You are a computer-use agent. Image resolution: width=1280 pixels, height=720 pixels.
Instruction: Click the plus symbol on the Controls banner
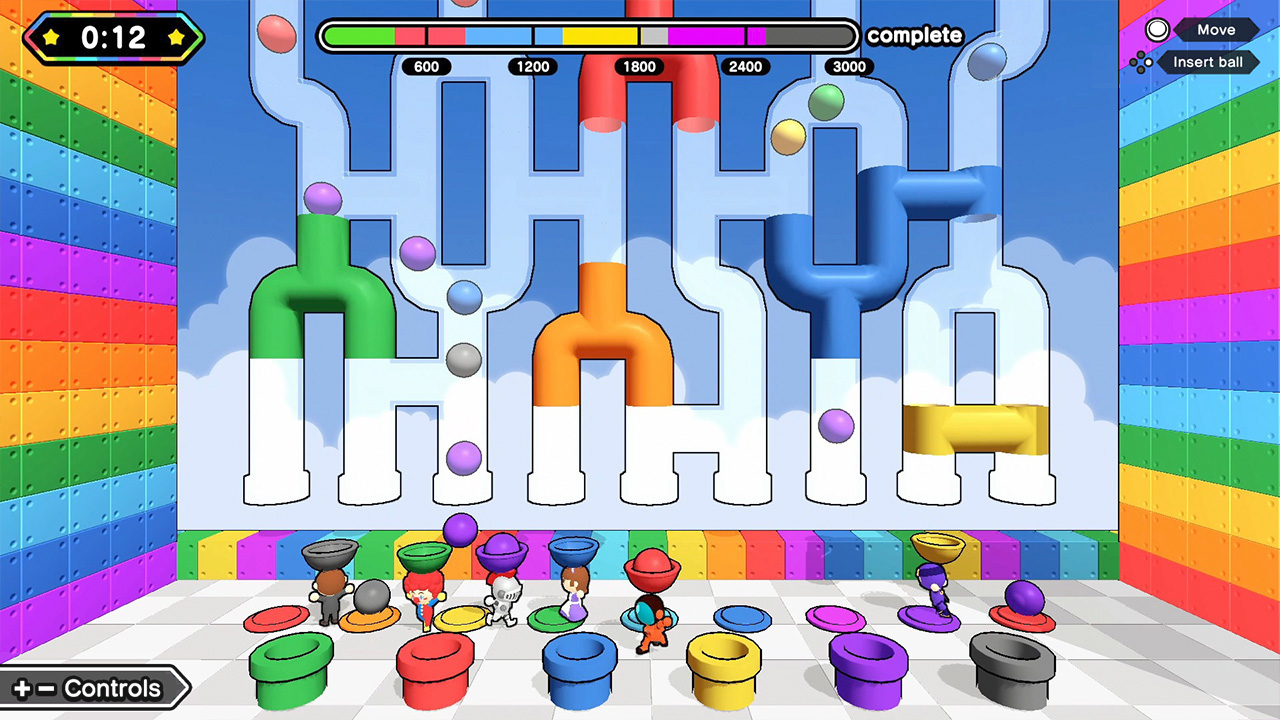pyautogui.click(x=22, y=687)
